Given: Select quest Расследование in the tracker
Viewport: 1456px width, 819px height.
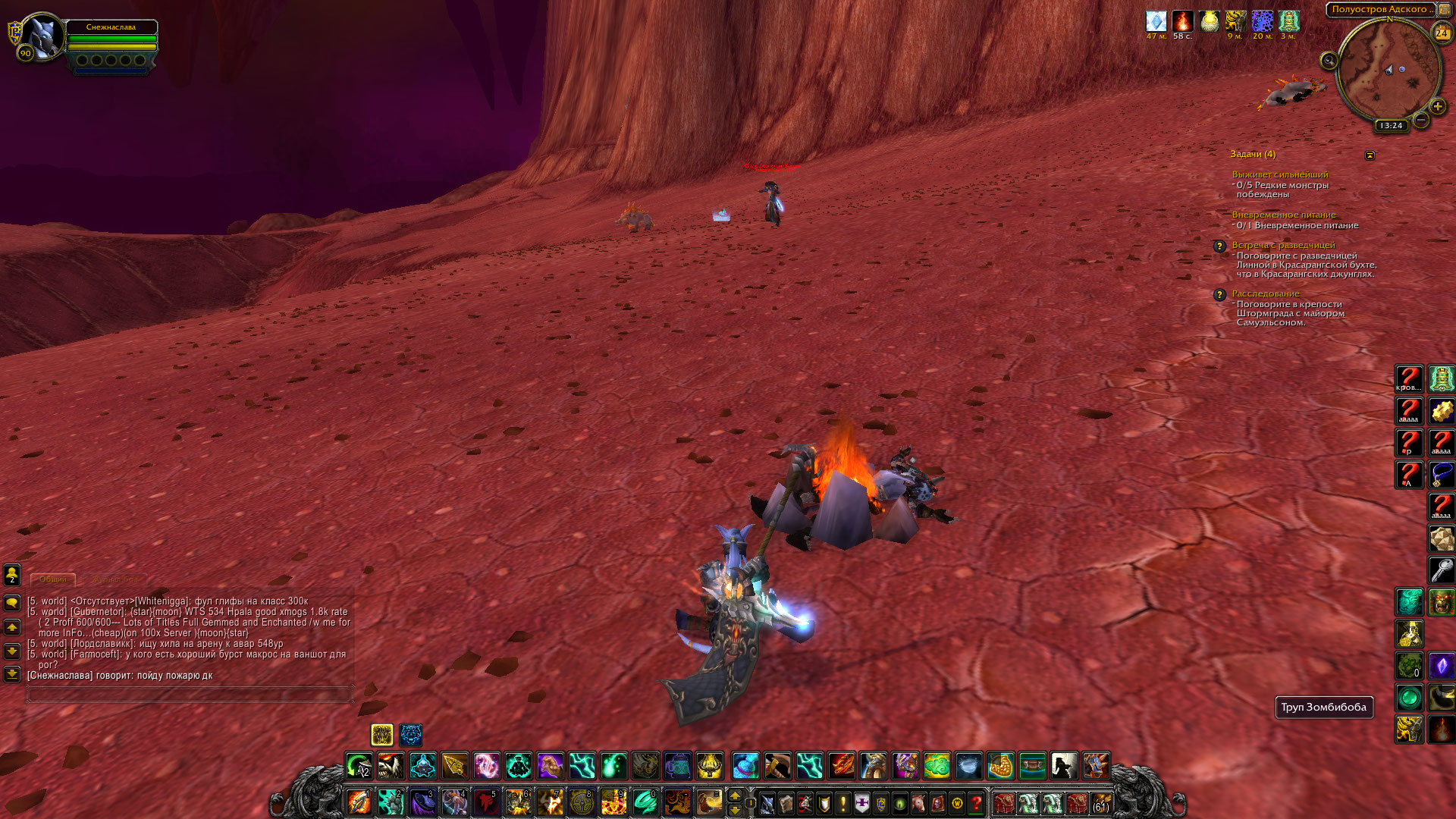Looking at the screenshot, I should pyautogui.click(x=1265, y=293).
